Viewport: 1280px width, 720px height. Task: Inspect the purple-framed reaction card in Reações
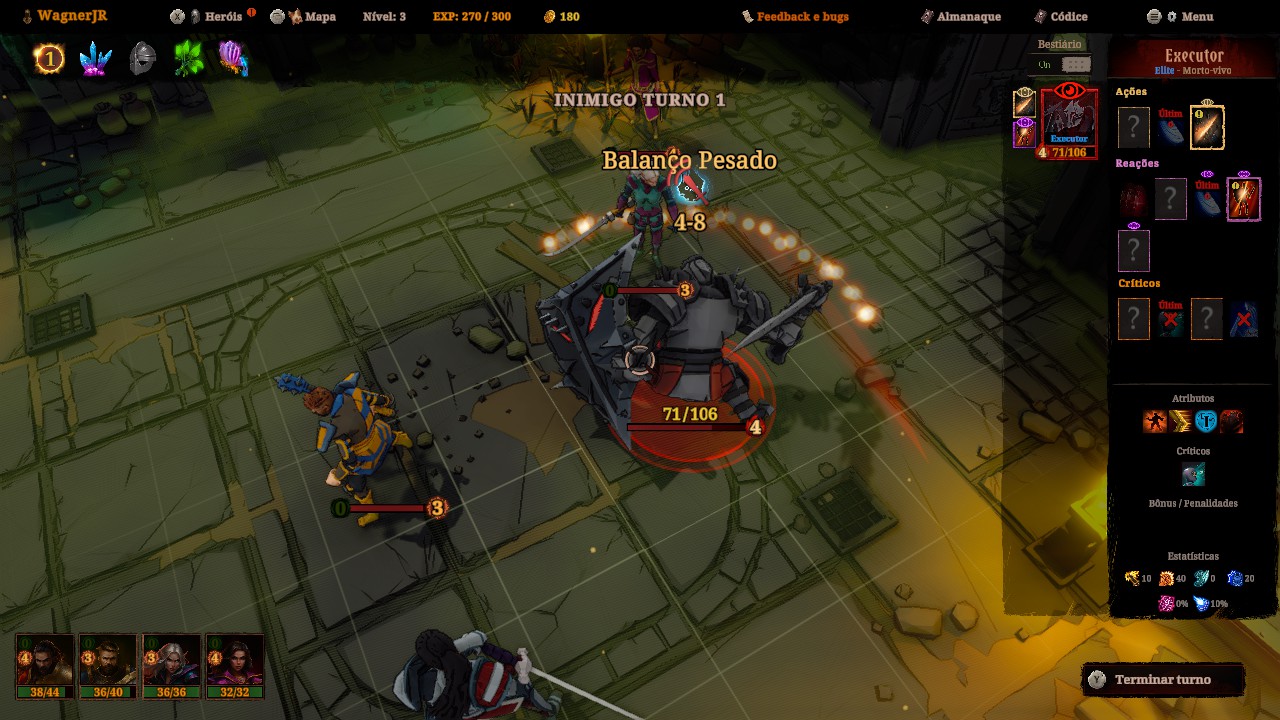click(1243, 198)
